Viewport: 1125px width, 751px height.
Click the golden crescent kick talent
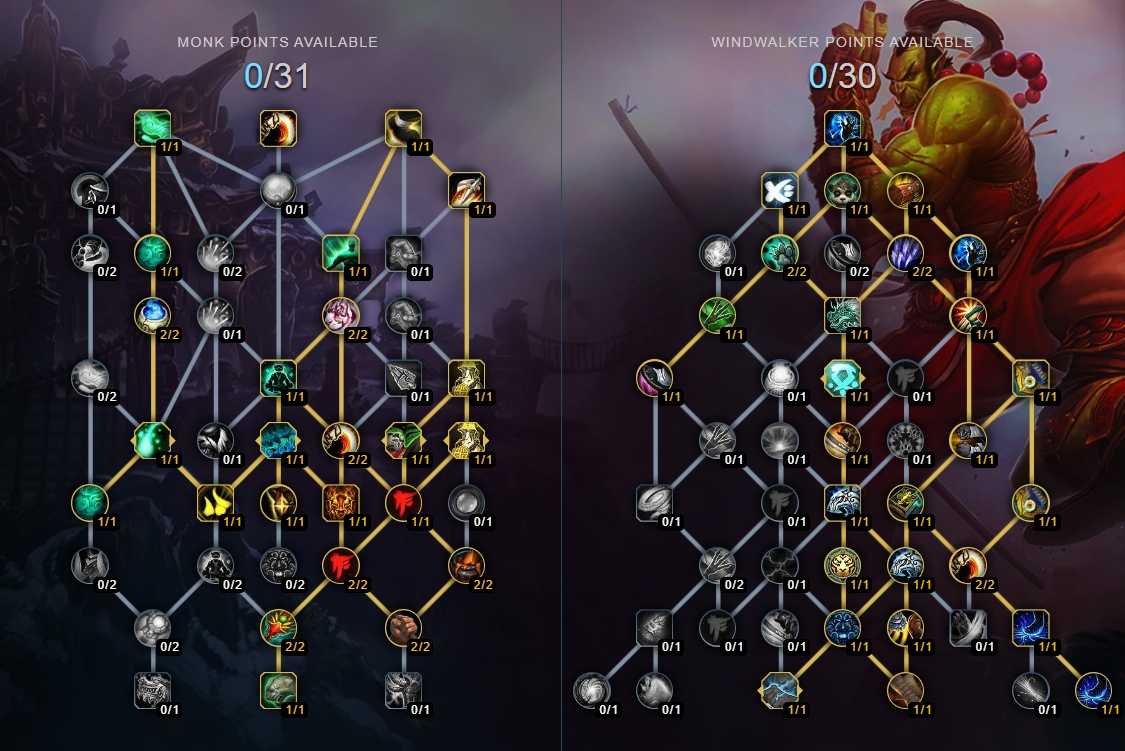click(403, 128)
